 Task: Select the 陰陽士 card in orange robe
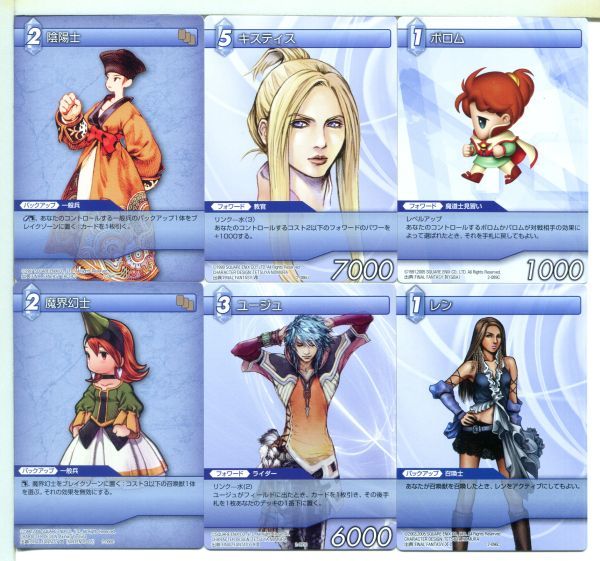(104, 142)
